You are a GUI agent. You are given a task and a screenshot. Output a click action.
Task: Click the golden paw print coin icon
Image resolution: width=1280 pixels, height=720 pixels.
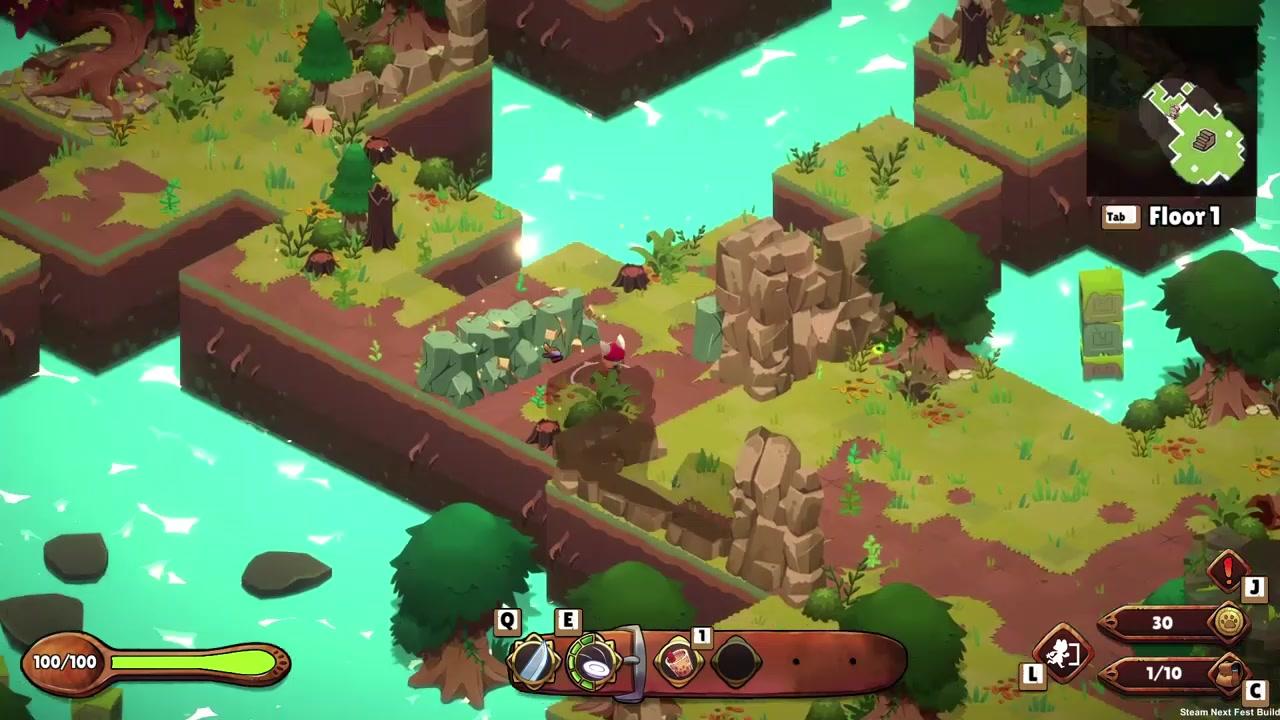click(1228, 624)
